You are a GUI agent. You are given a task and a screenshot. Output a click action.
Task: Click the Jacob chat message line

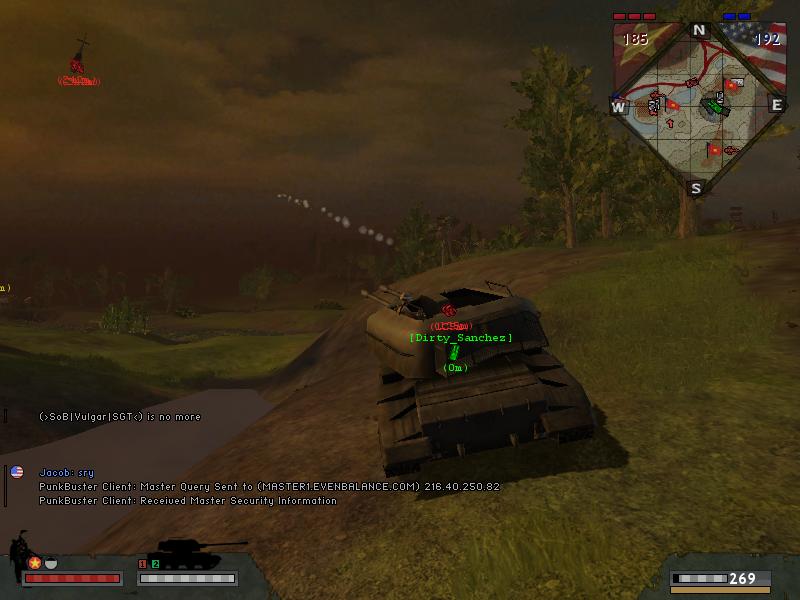pos(66,472)
